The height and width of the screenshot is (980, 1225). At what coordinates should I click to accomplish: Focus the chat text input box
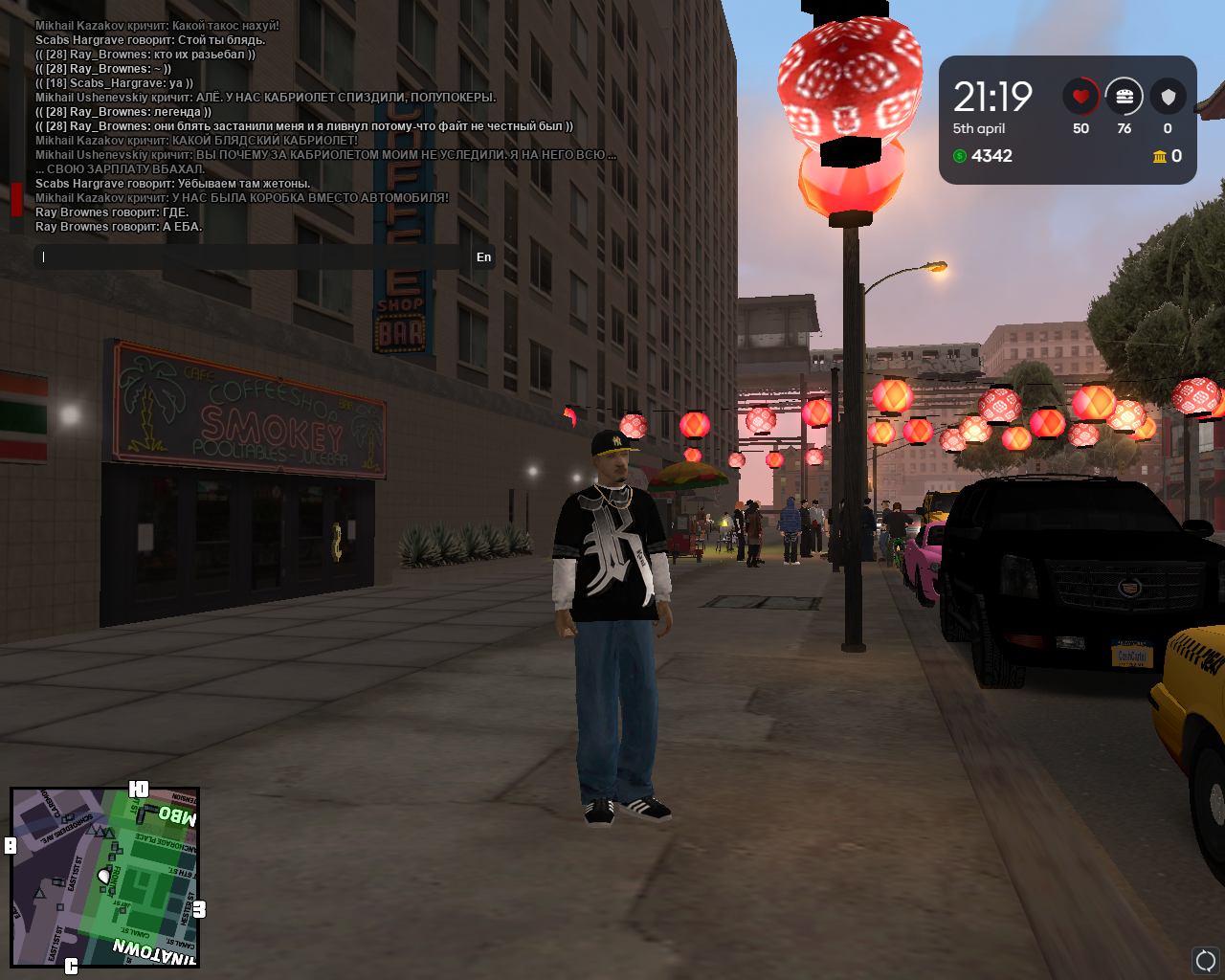(254, 256)
